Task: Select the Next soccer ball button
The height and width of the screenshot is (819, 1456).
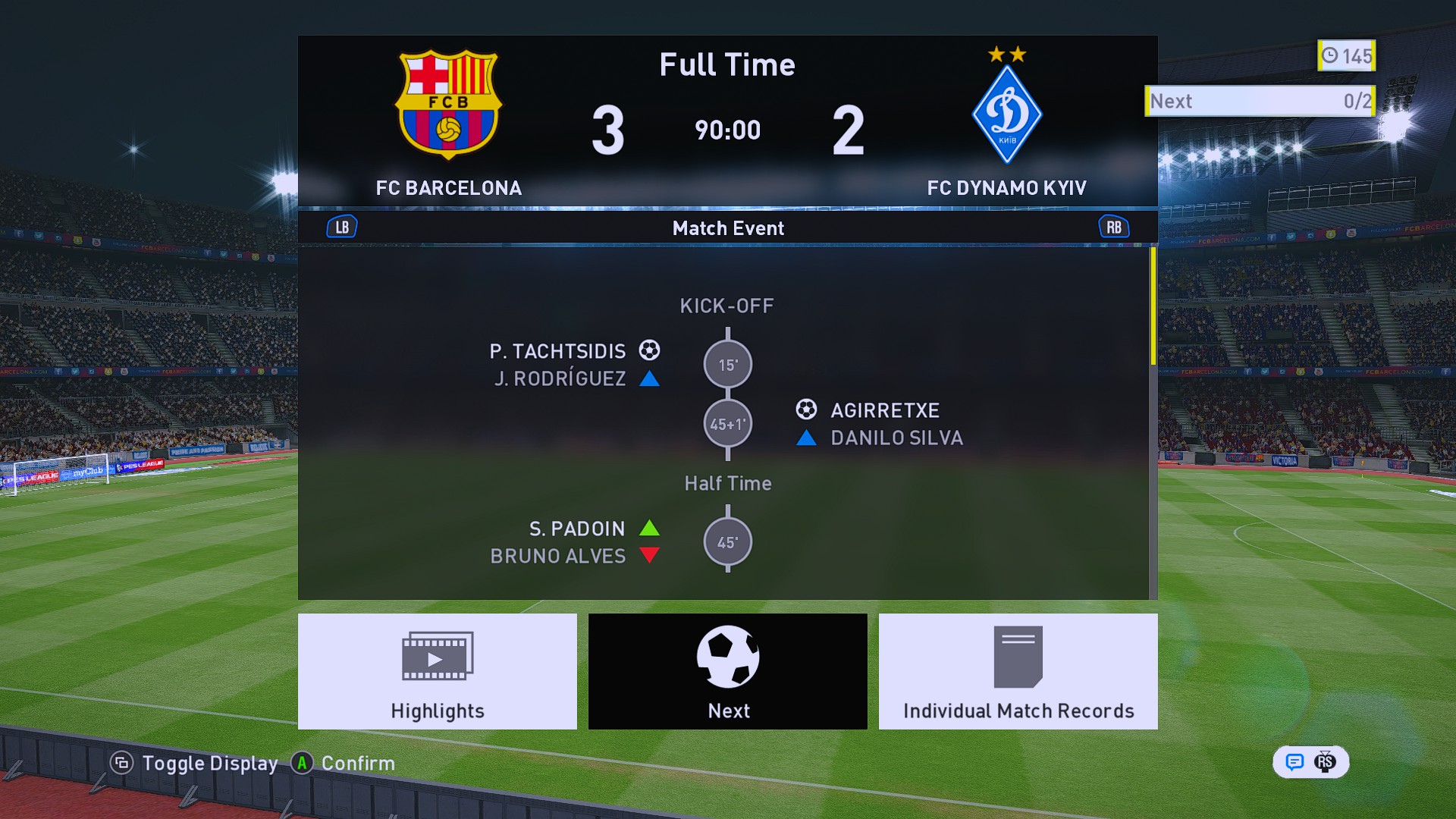Action: [727, 671]
